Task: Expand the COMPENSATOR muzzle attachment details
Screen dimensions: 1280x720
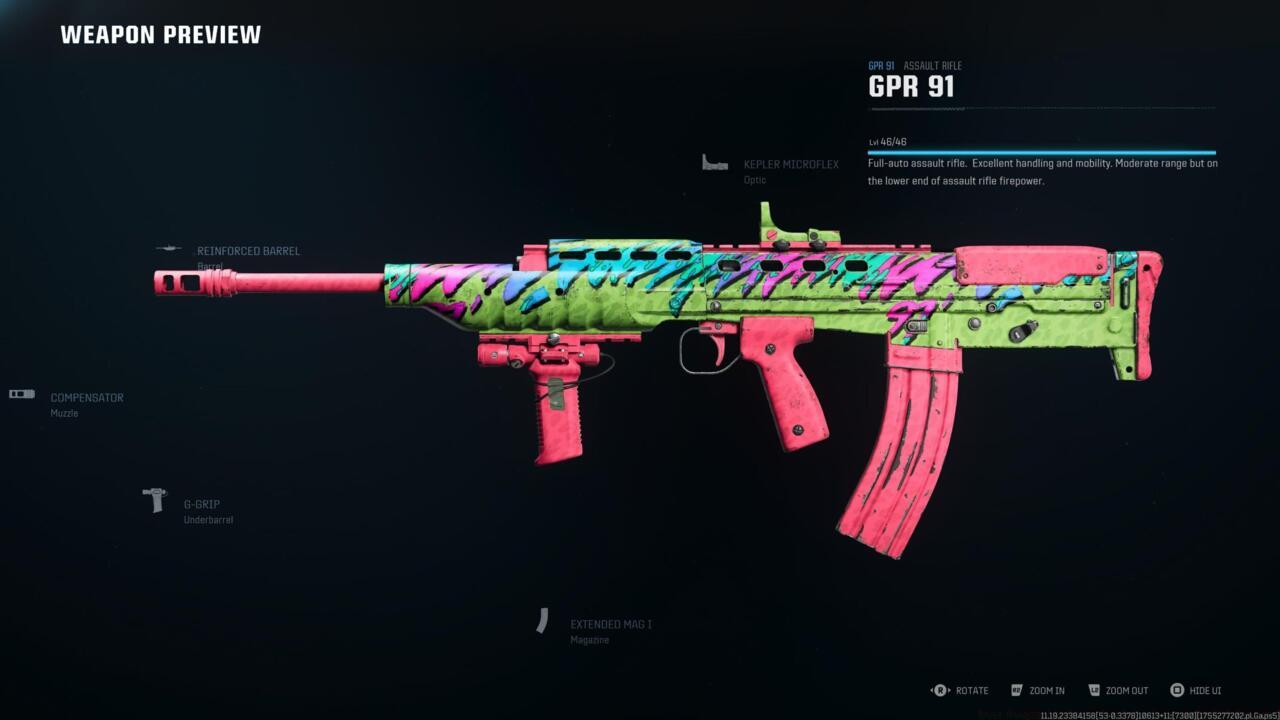Action: 86,397
